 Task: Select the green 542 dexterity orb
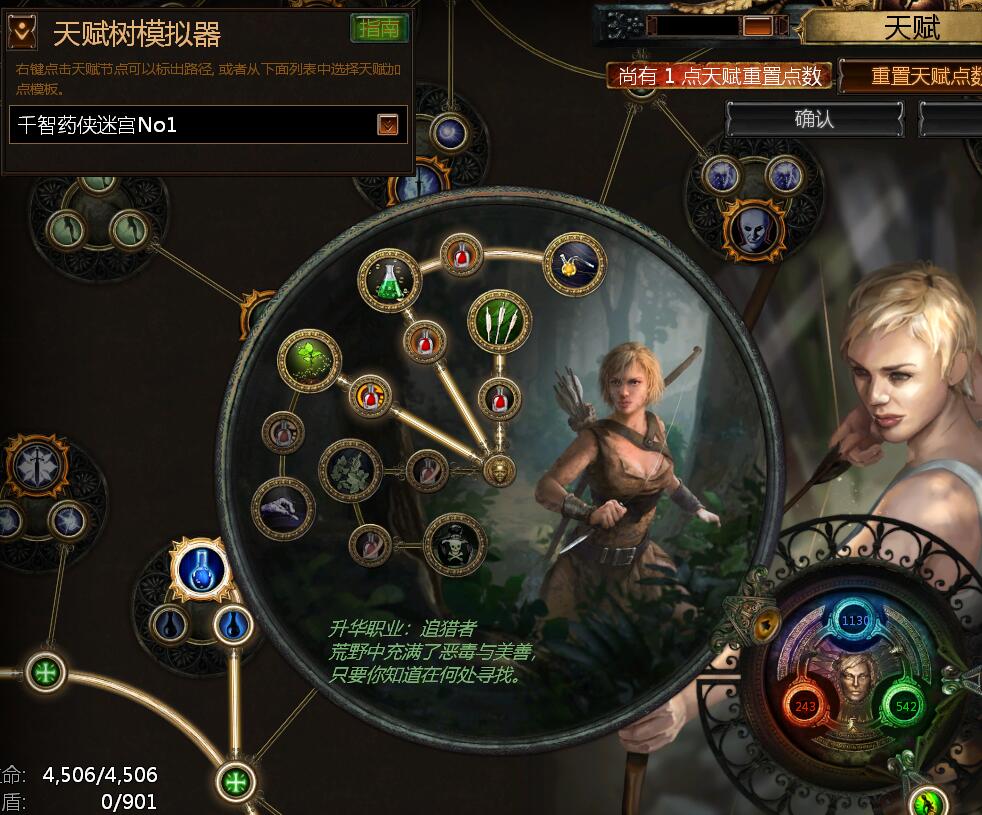pos(906,707)
